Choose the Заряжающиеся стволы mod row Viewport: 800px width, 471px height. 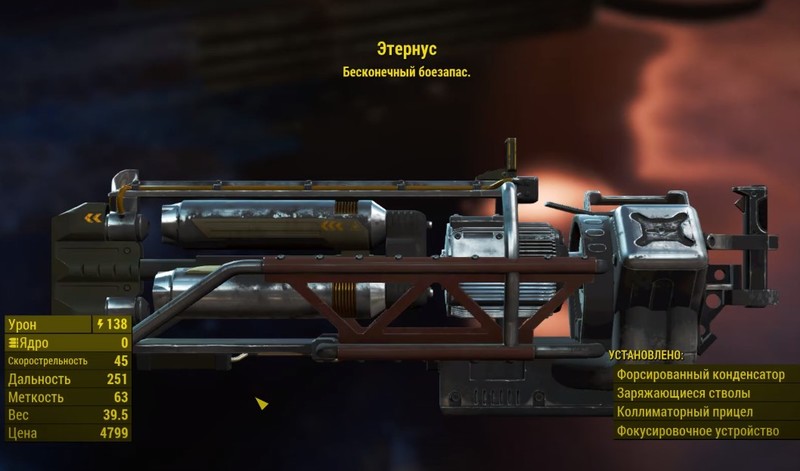point(700,393)
